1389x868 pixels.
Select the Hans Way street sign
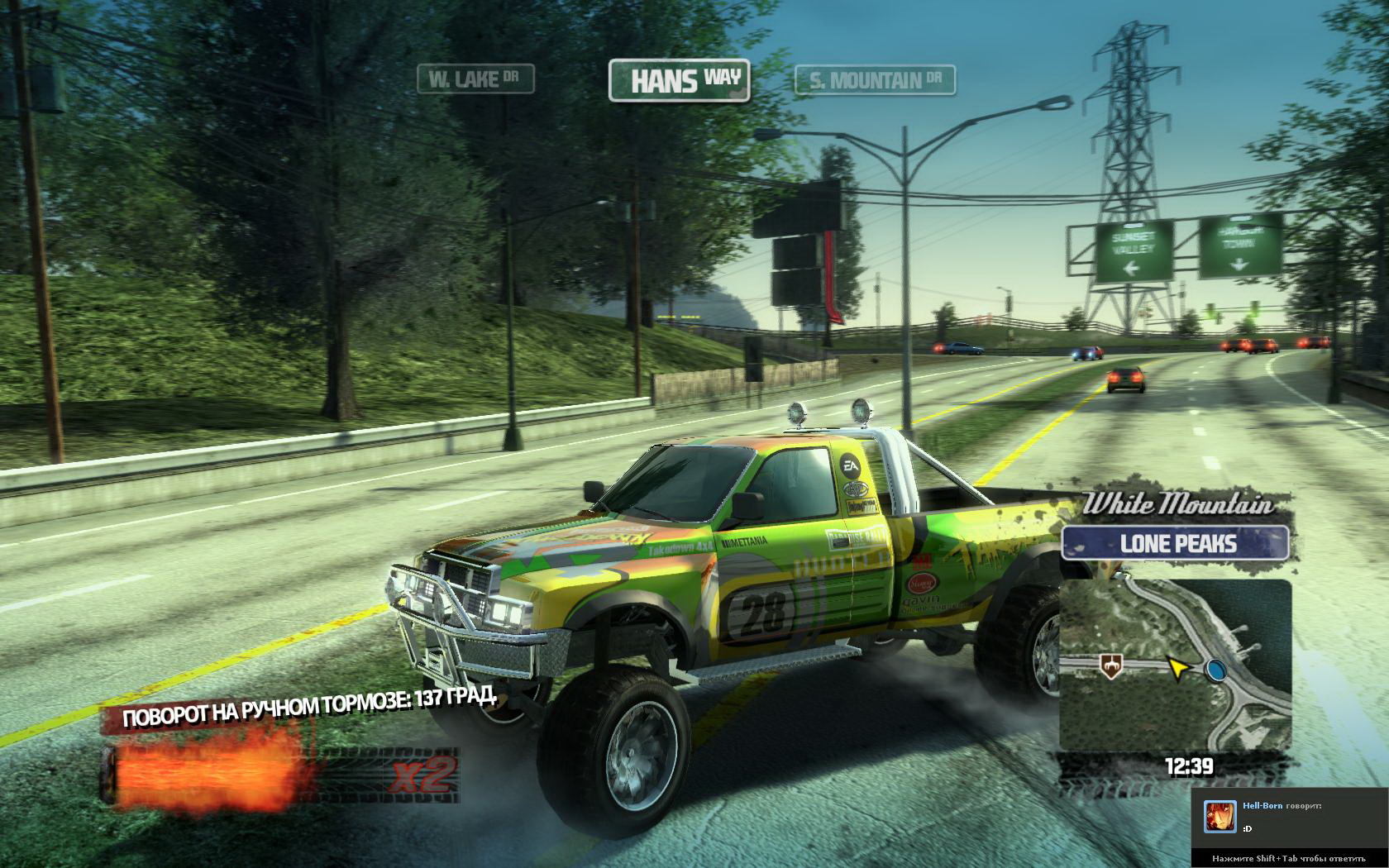coord(679,81)
